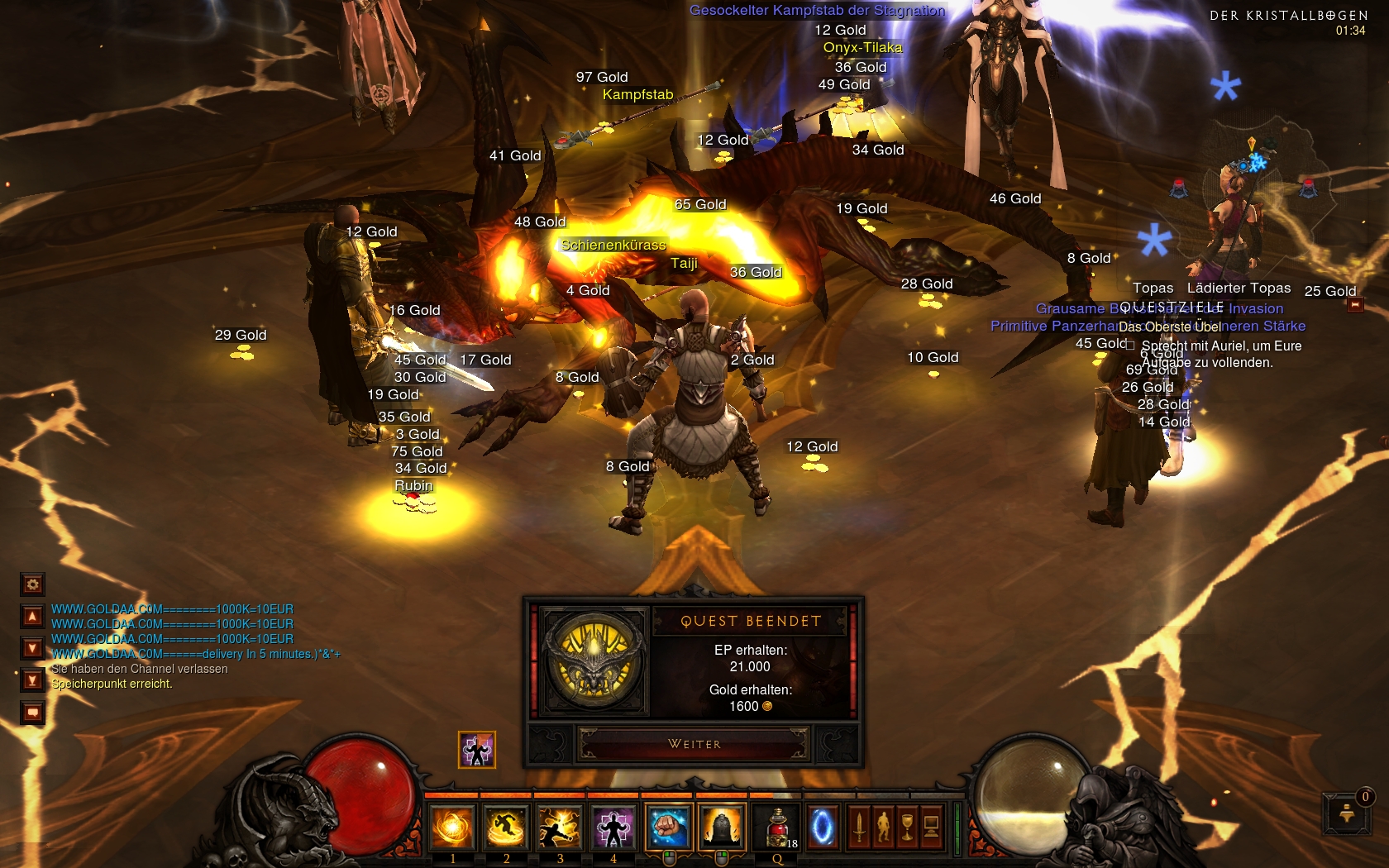Select the blue fist primary skill
Viewport: 1389px width, 868px height.
669,827
